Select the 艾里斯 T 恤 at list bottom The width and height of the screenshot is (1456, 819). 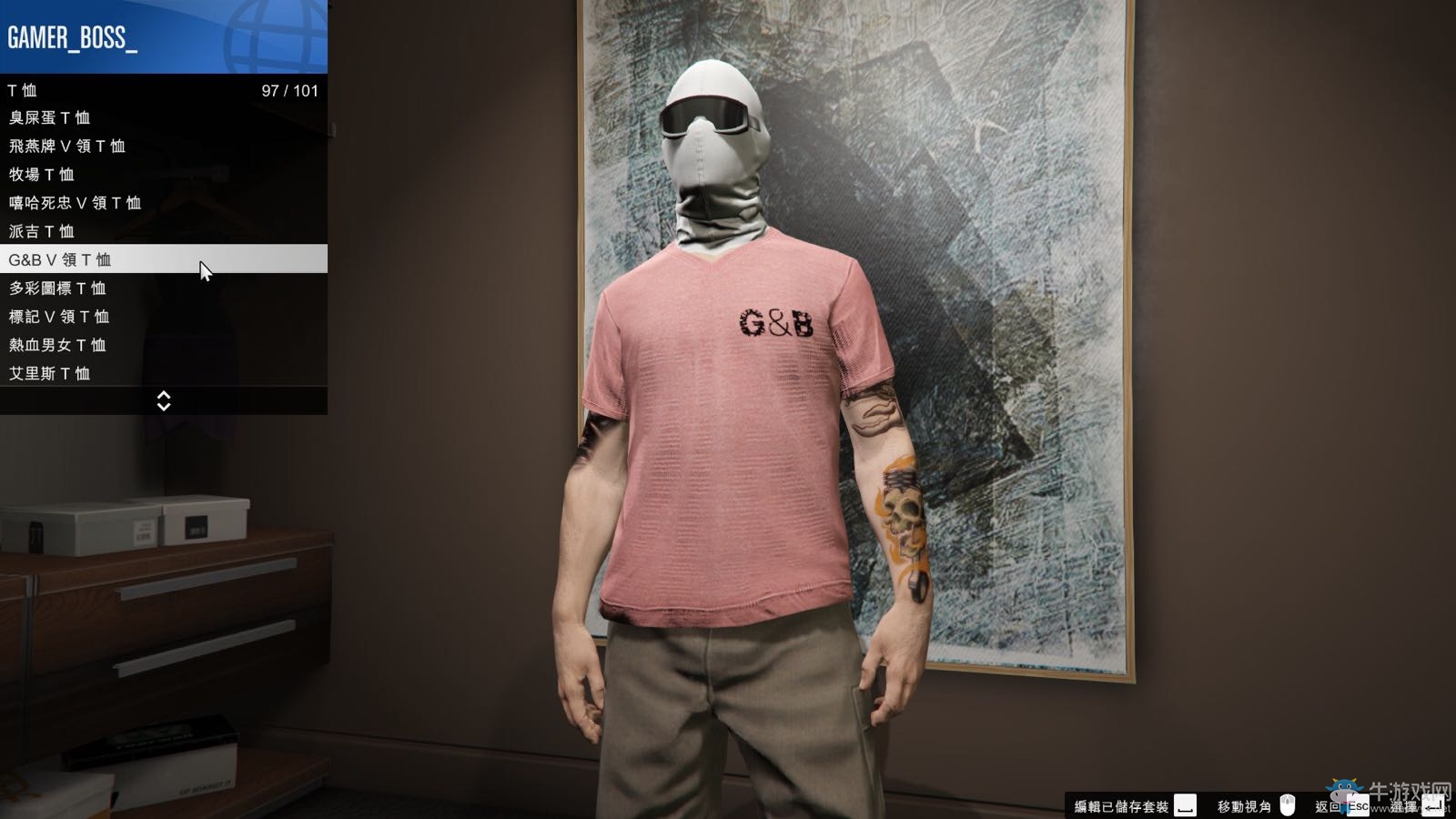[53, 373]
